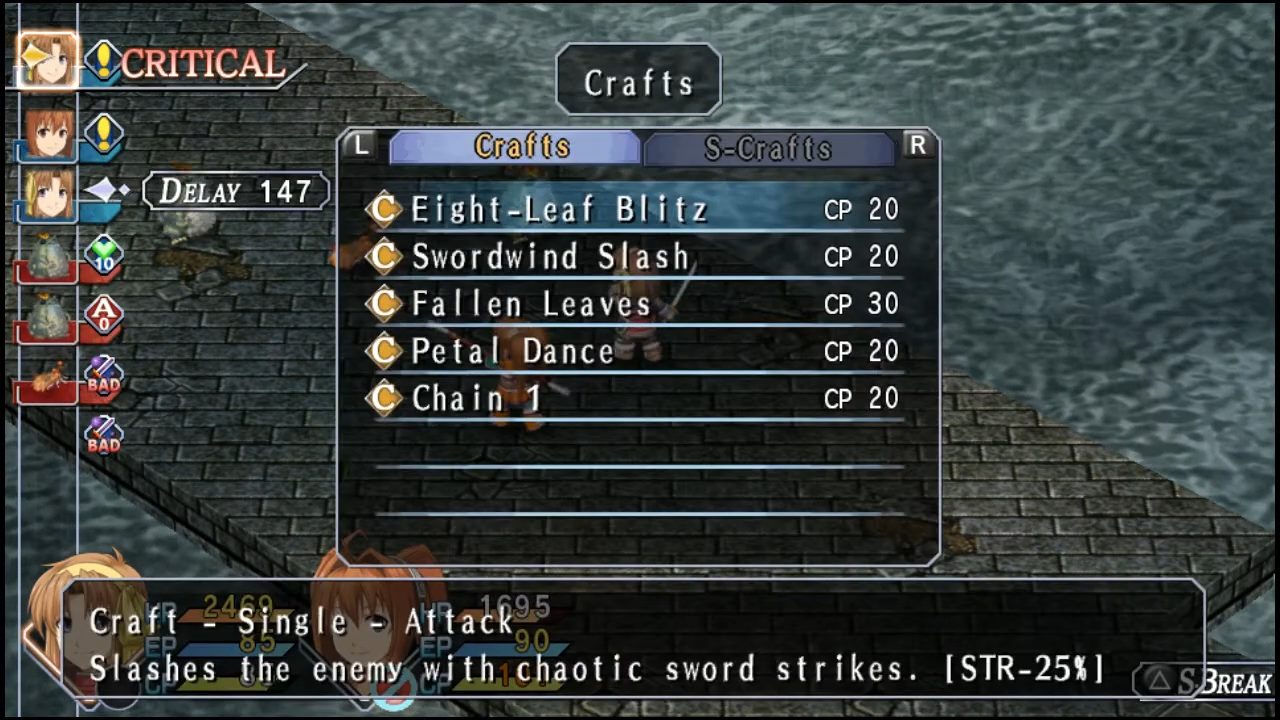Select the highlighted blonde portrait in turn order
Image resolution: width=1280 pixels, height=720 pixels.
point(47,62)
